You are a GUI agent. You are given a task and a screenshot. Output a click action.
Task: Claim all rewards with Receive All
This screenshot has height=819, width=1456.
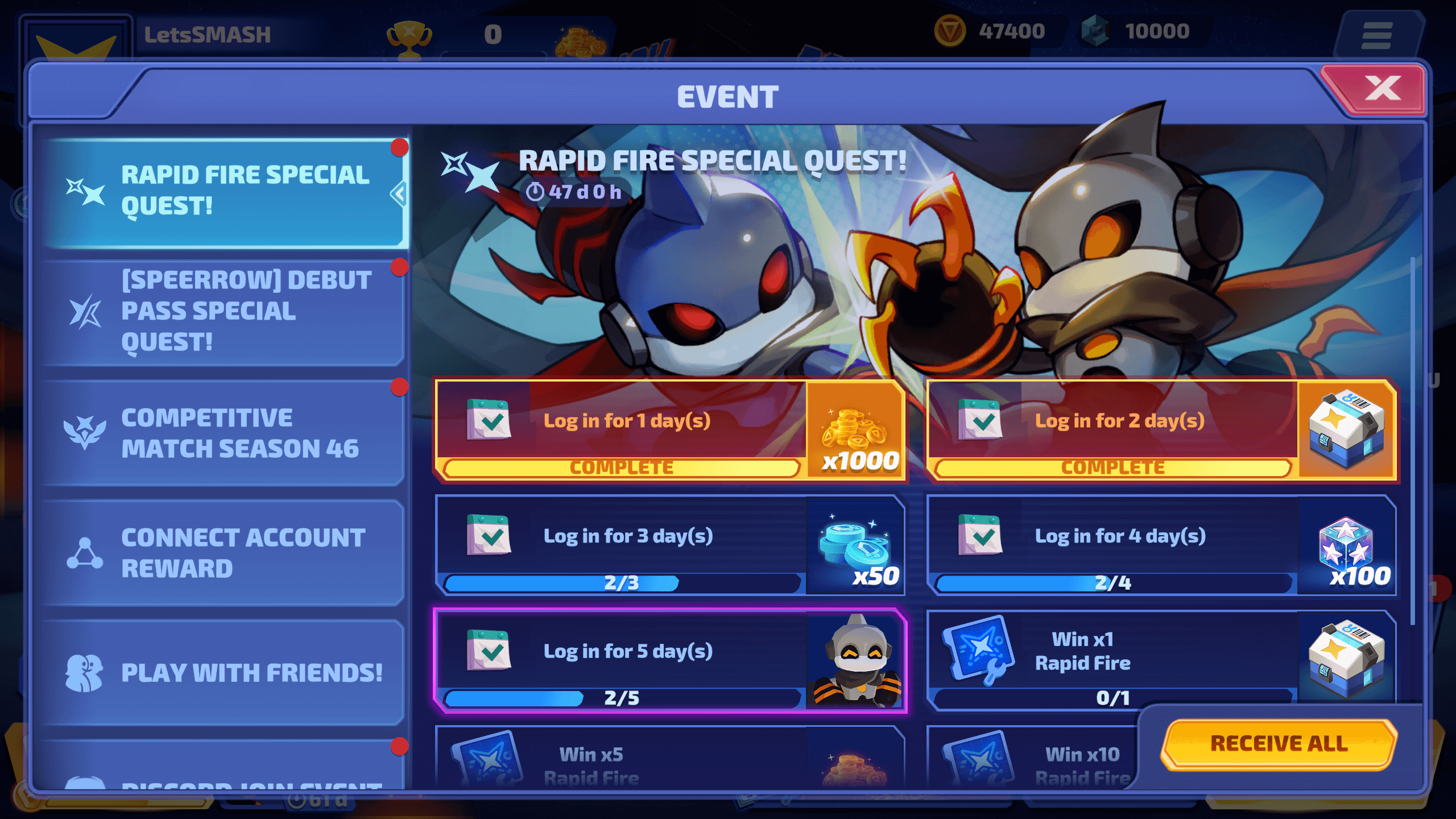coord(1279,743)
